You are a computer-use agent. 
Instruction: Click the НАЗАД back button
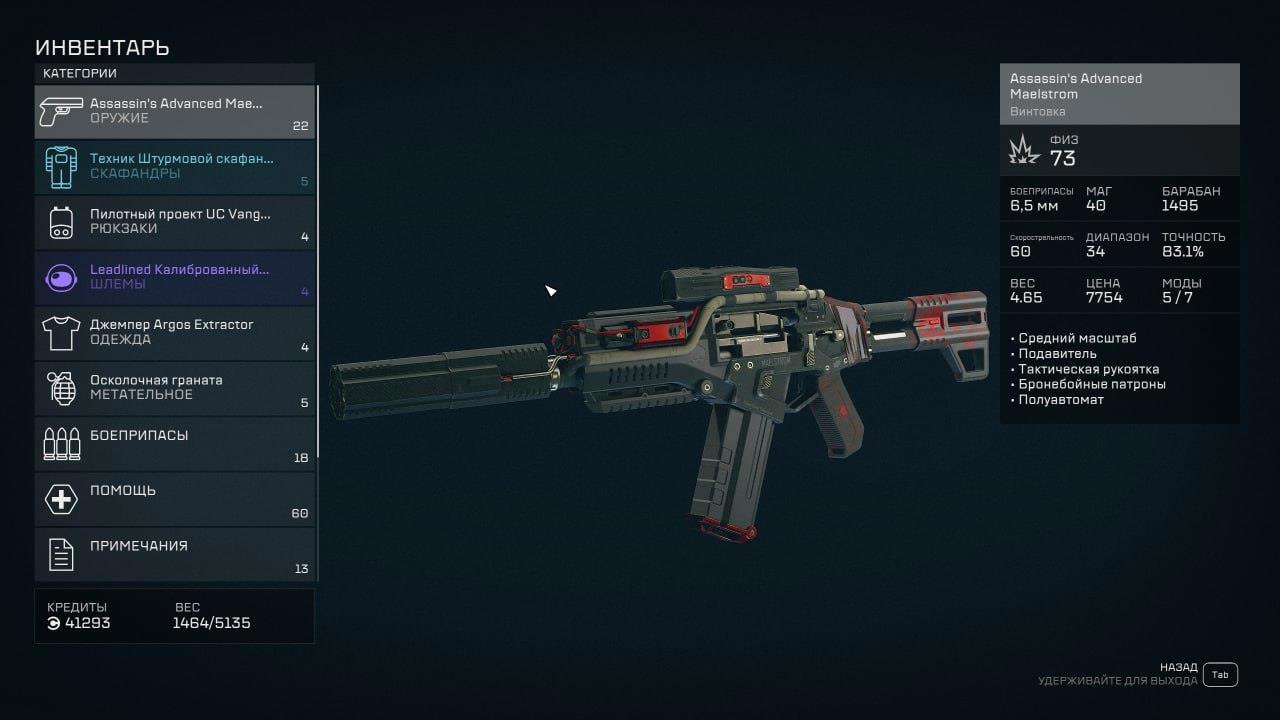point(1219,674)
